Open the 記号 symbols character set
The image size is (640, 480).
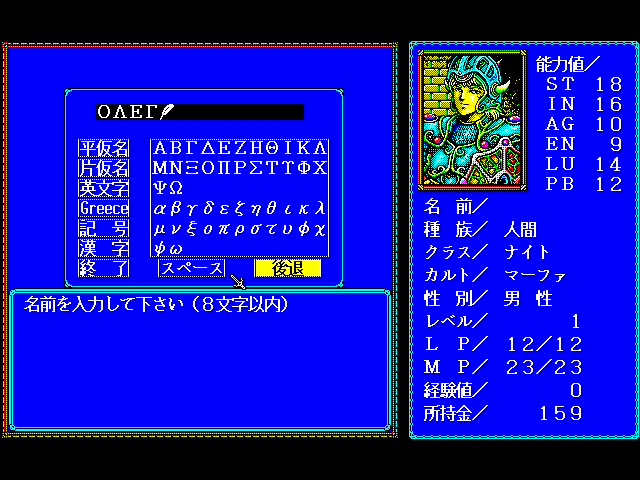104,228
